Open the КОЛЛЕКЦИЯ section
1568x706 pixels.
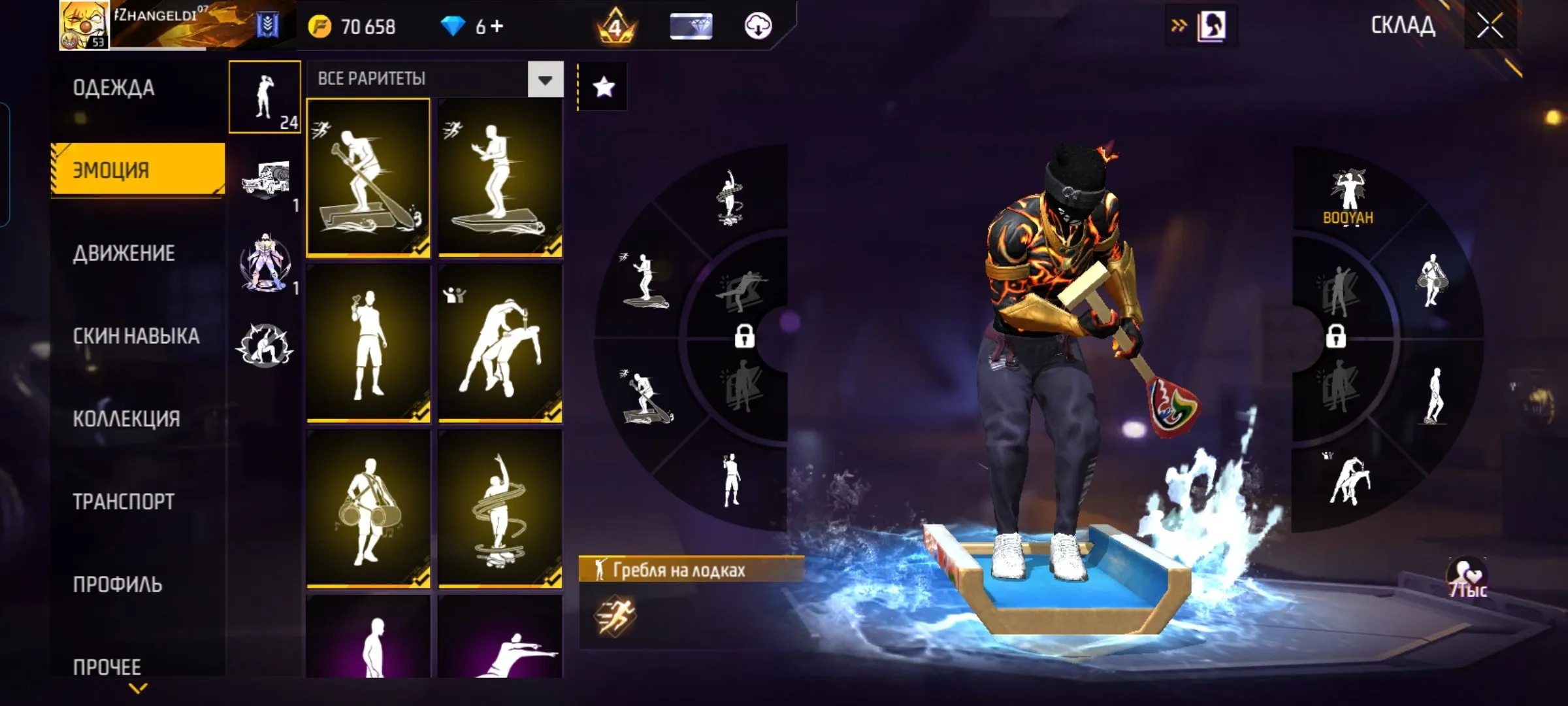[x=126, y=418]
